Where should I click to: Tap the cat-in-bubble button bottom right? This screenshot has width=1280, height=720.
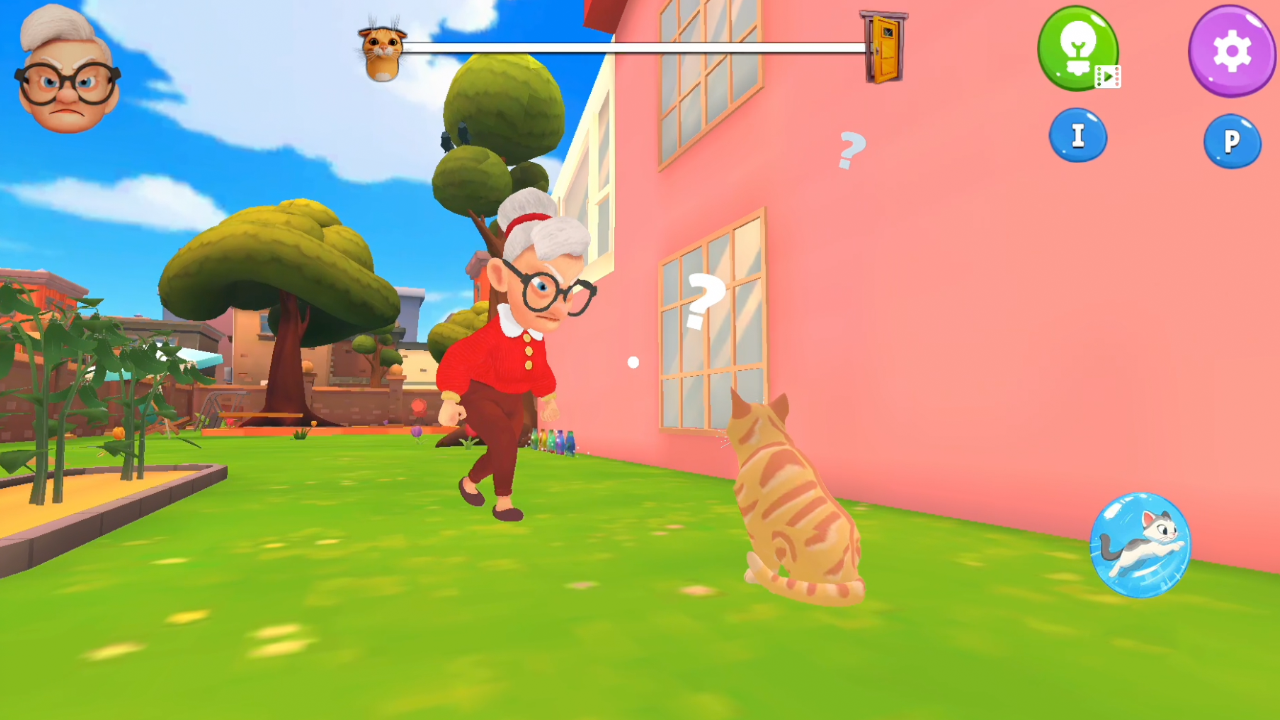coord(1140,545)
